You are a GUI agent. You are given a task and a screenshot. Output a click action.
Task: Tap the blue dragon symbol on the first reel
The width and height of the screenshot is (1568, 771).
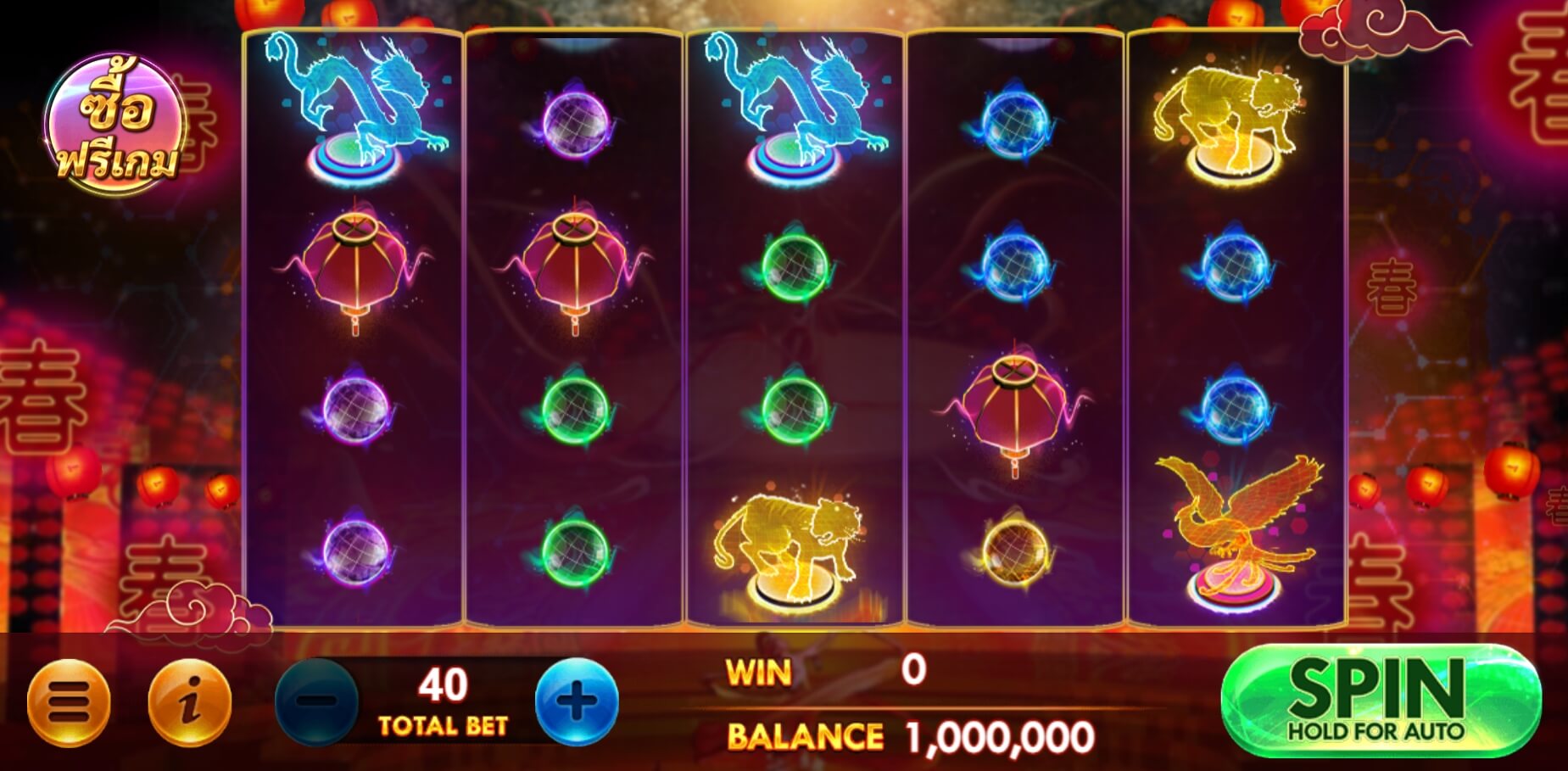pyautogui.click(x=352, y=110)
